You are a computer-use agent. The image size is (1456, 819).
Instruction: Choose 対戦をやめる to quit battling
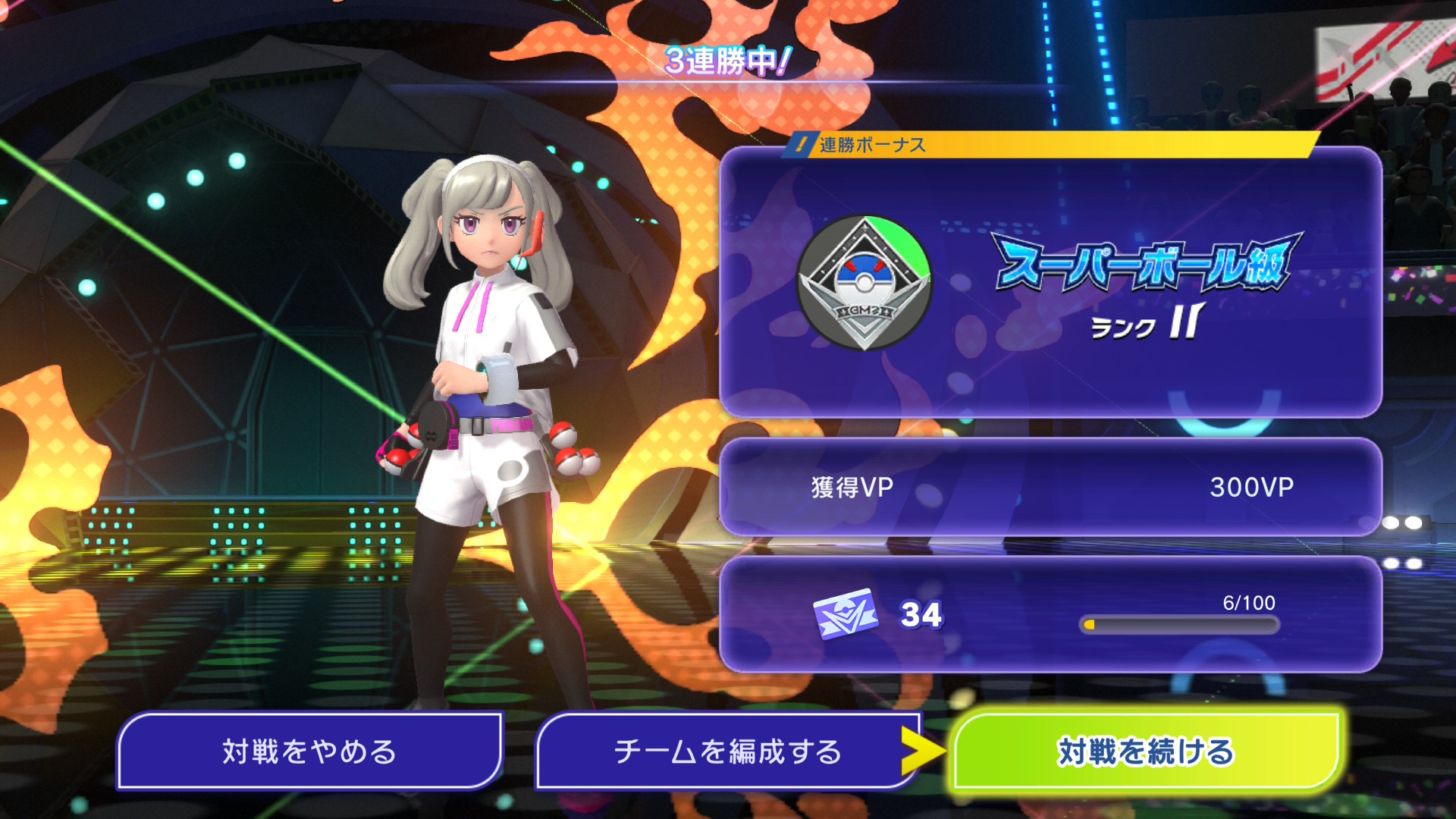tap(309, 752)
